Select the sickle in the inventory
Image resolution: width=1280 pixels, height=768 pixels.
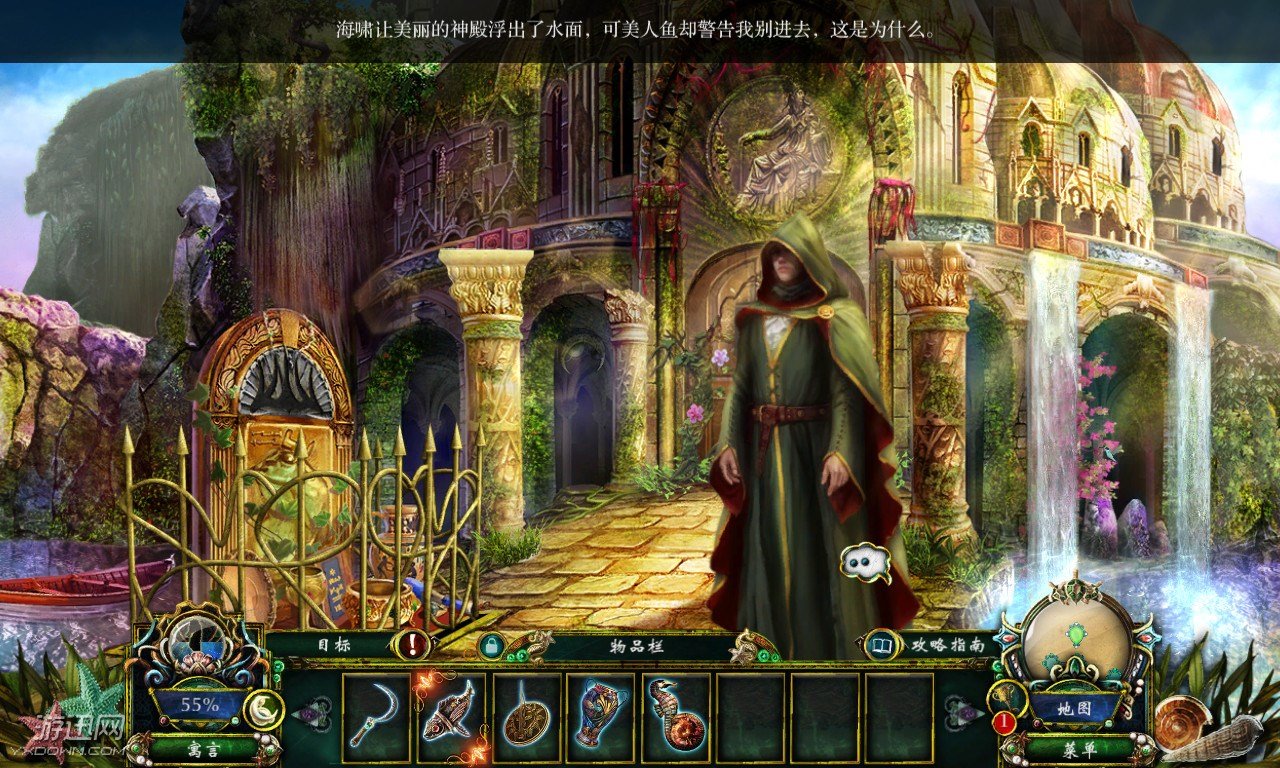tap(377, 716)
